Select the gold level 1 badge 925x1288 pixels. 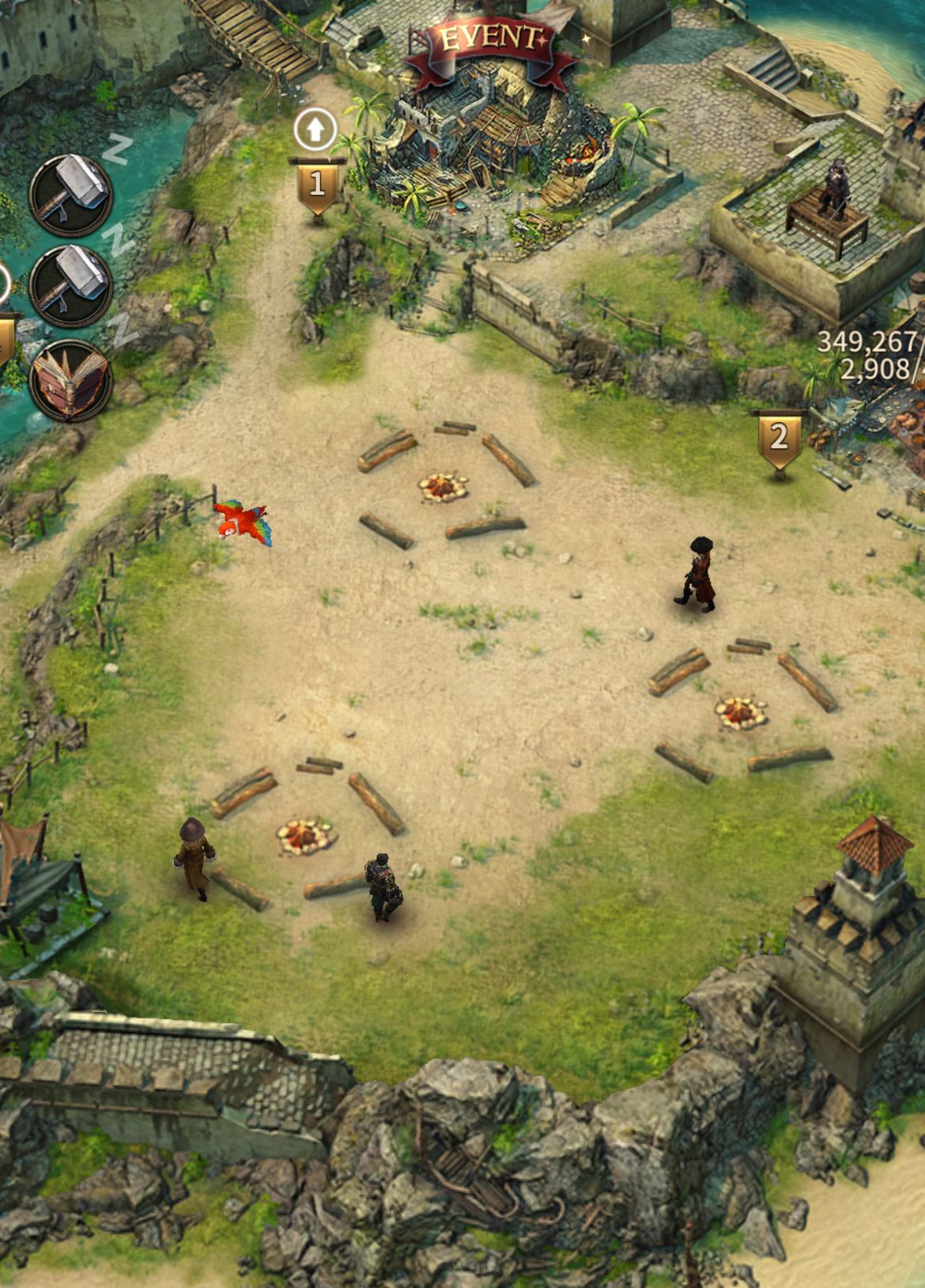[317, 185]
